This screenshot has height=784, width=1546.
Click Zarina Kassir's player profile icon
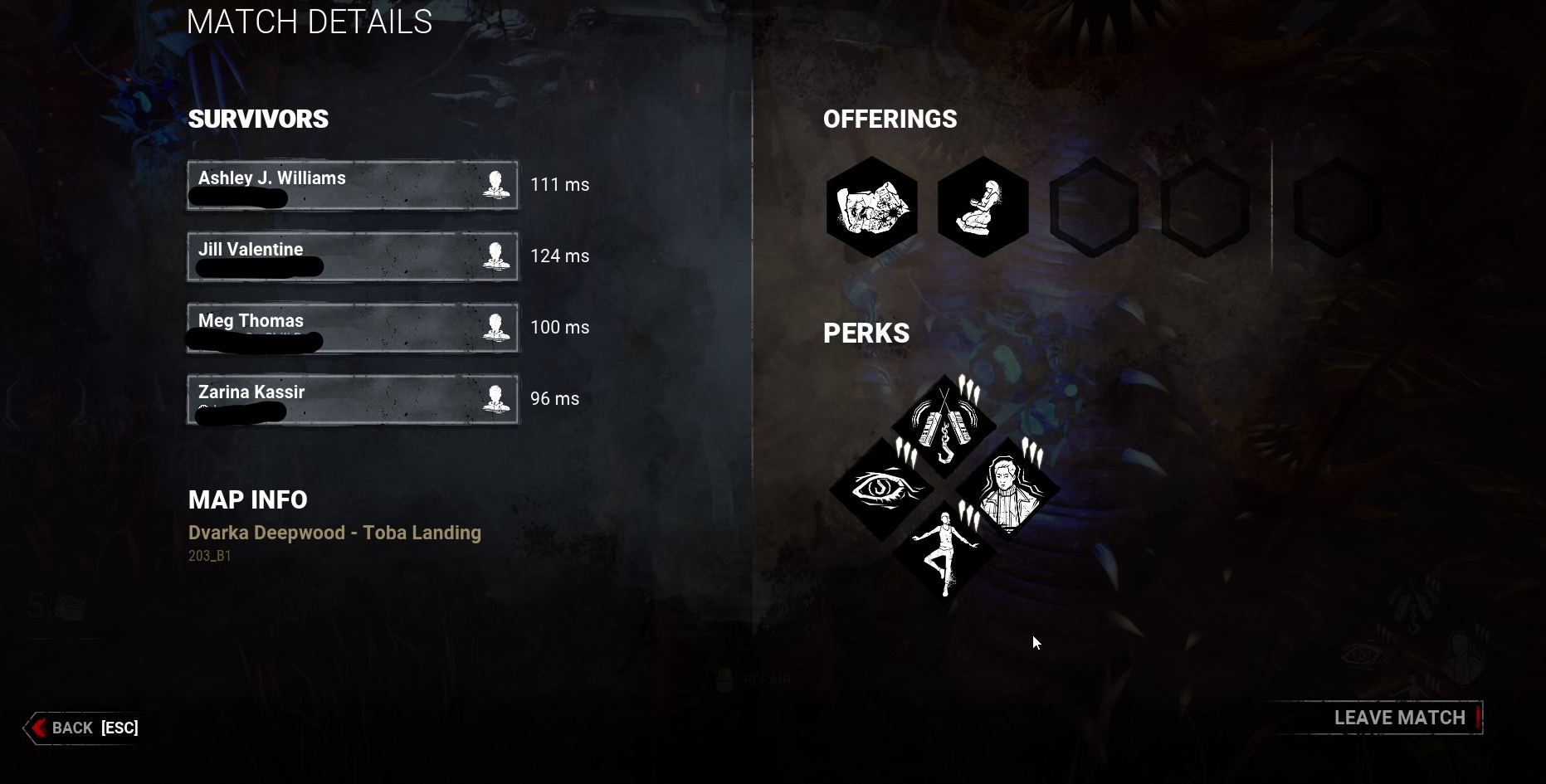pos(499,399)
